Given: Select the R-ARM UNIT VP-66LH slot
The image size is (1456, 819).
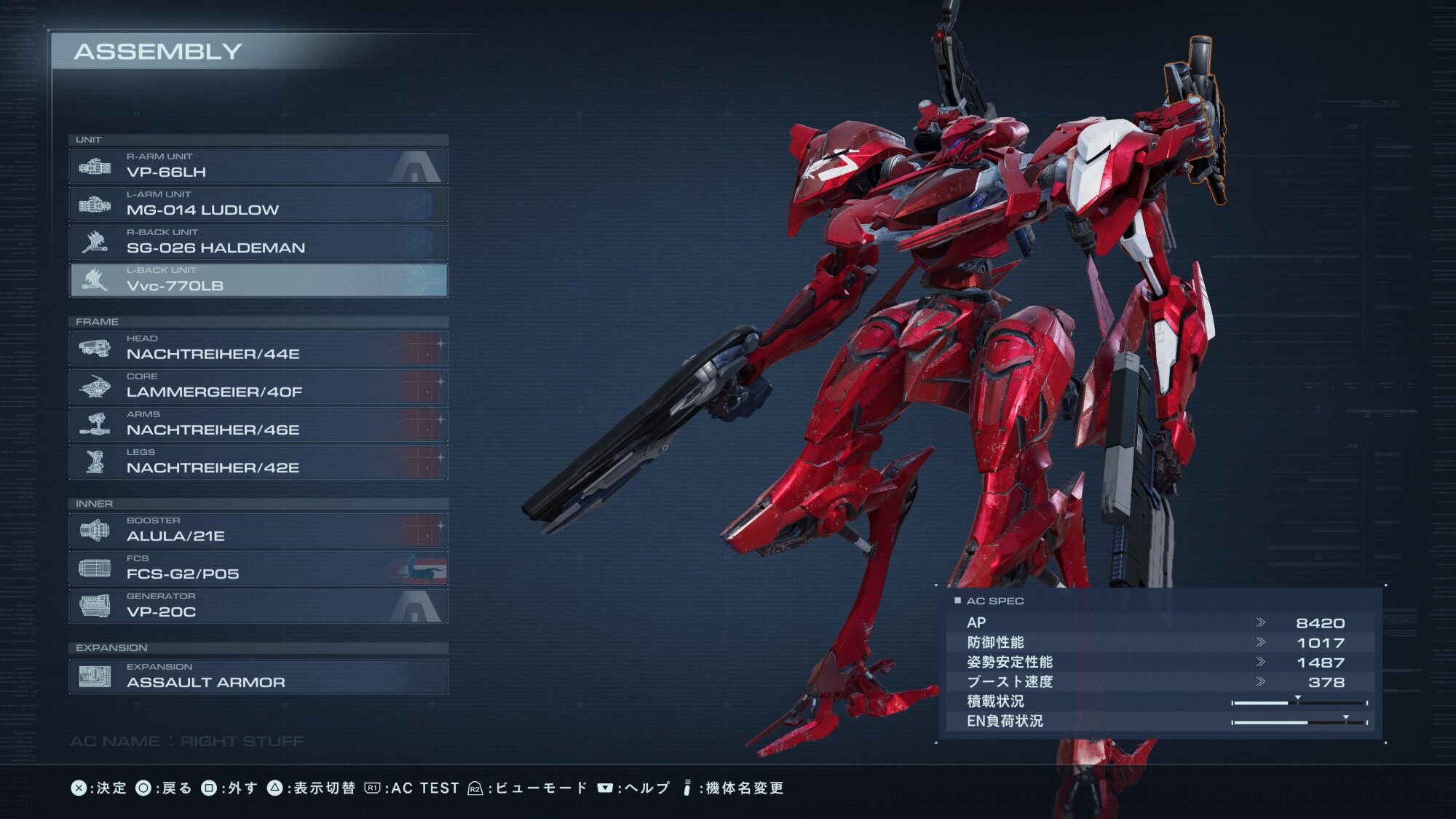Looking at the screenshot, I should pos(258,166).
